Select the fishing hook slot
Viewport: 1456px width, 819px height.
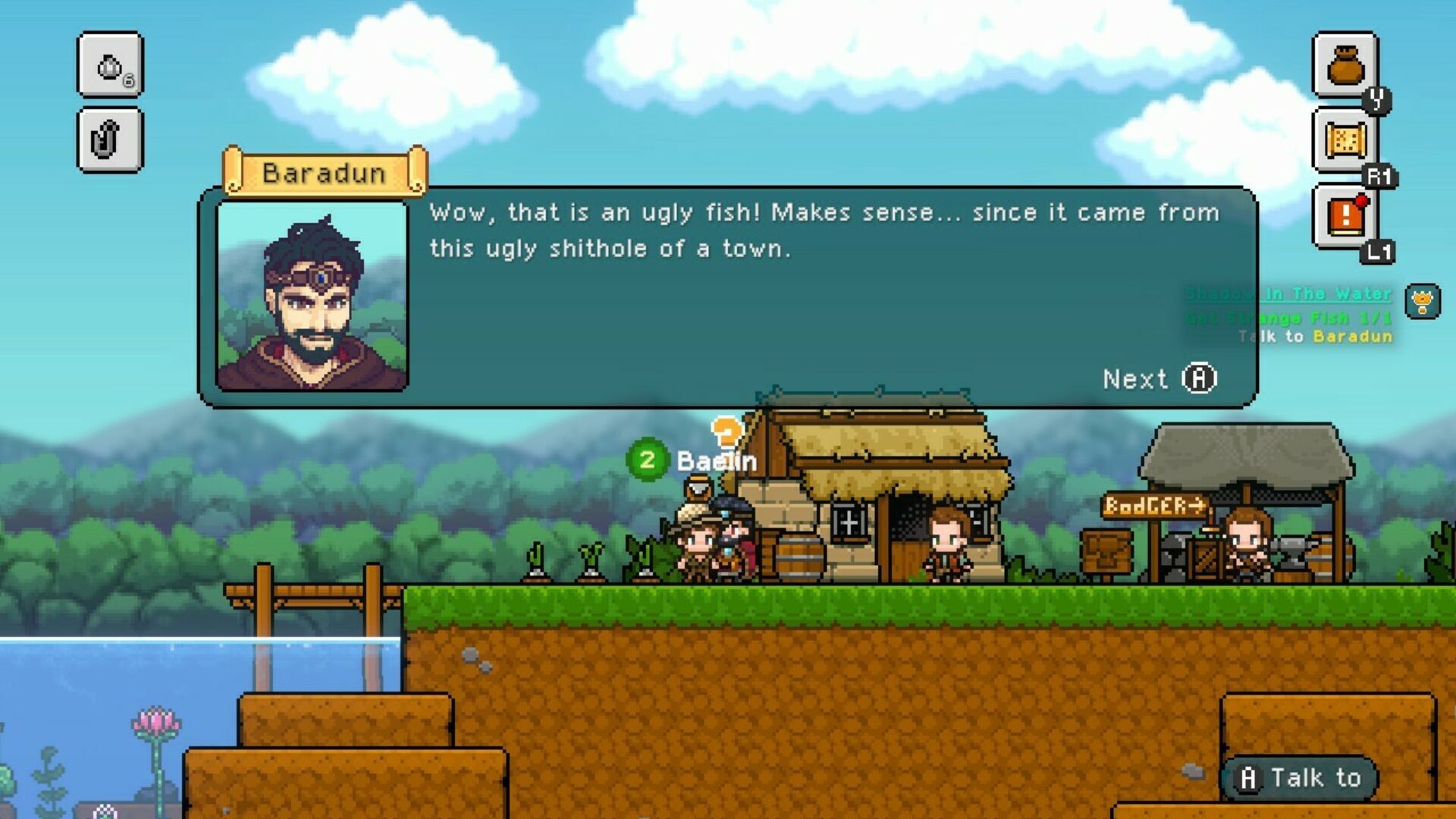tap(110, 140)
